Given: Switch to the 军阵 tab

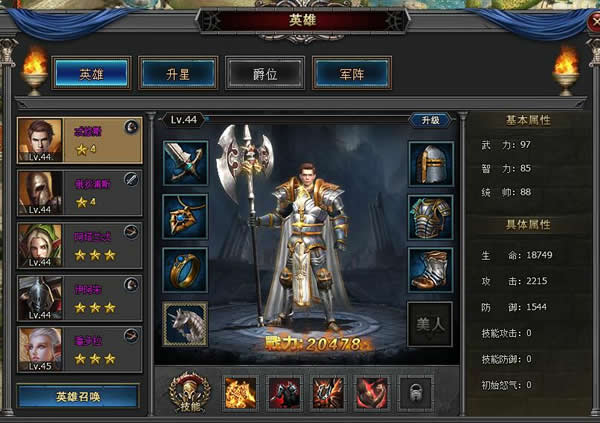Looking at the screenshot, I should tap(351, 73).
